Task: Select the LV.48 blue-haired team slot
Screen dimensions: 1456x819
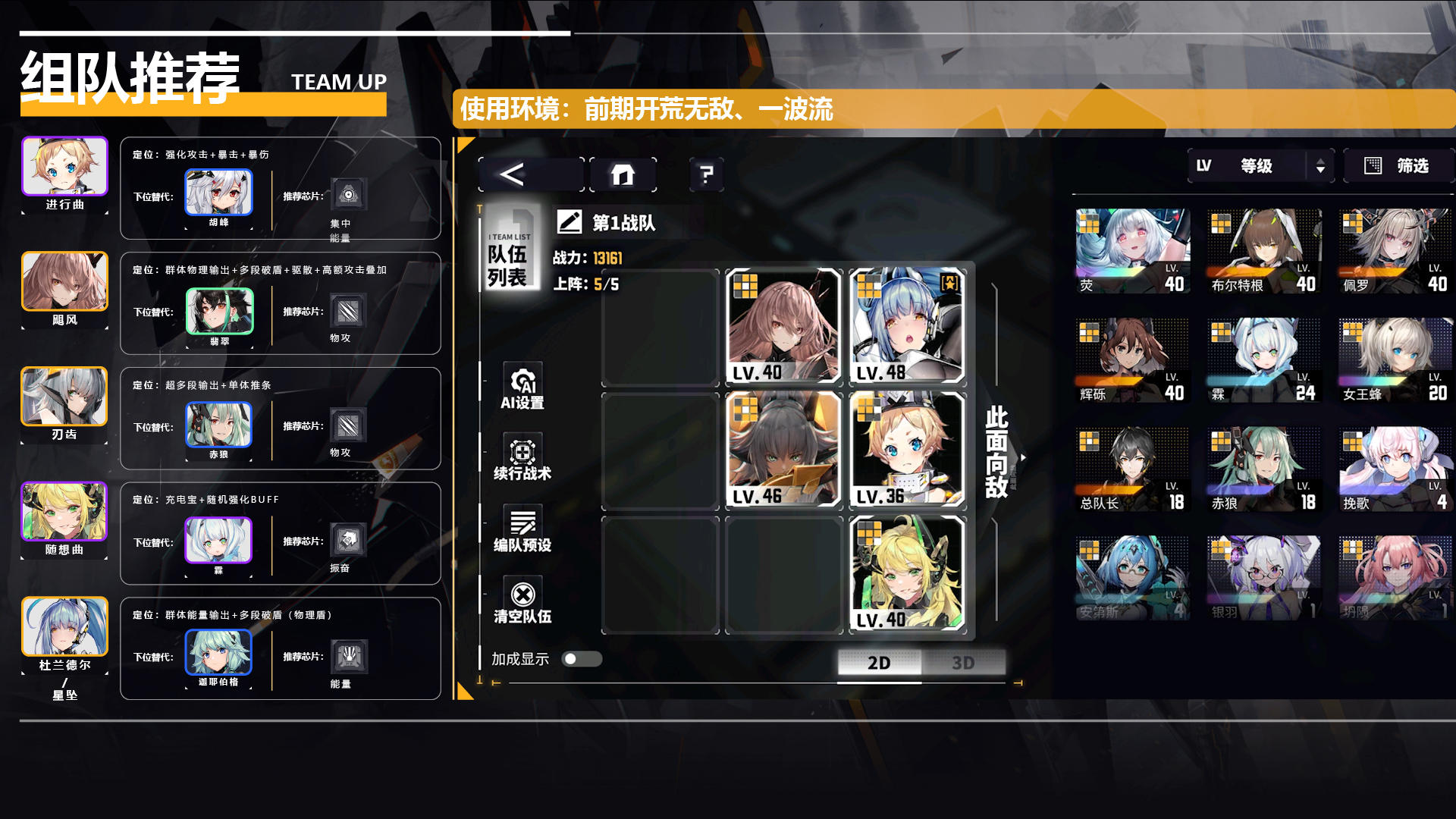Action: pos(907,326)
